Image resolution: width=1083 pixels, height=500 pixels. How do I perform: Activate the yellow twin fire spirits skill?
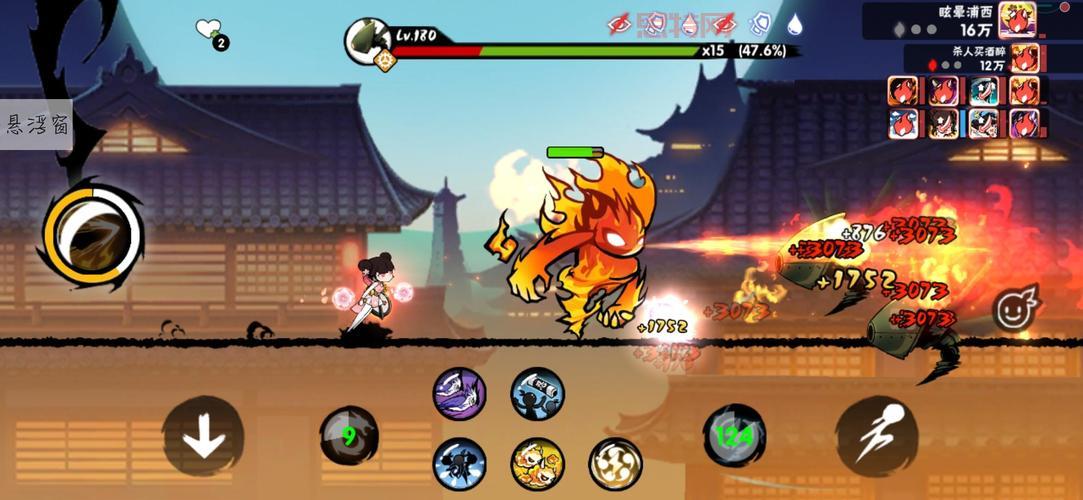[537, 464]
